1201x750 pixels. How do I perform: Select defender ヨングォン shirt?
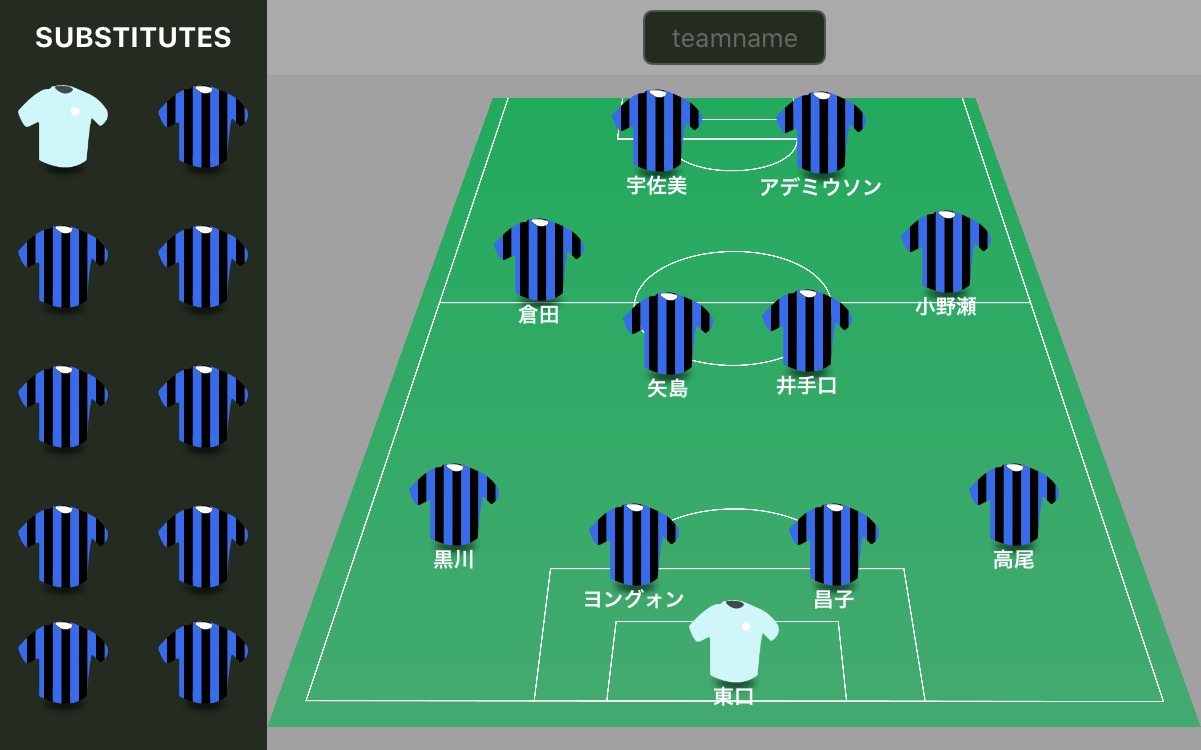(634, 545)
